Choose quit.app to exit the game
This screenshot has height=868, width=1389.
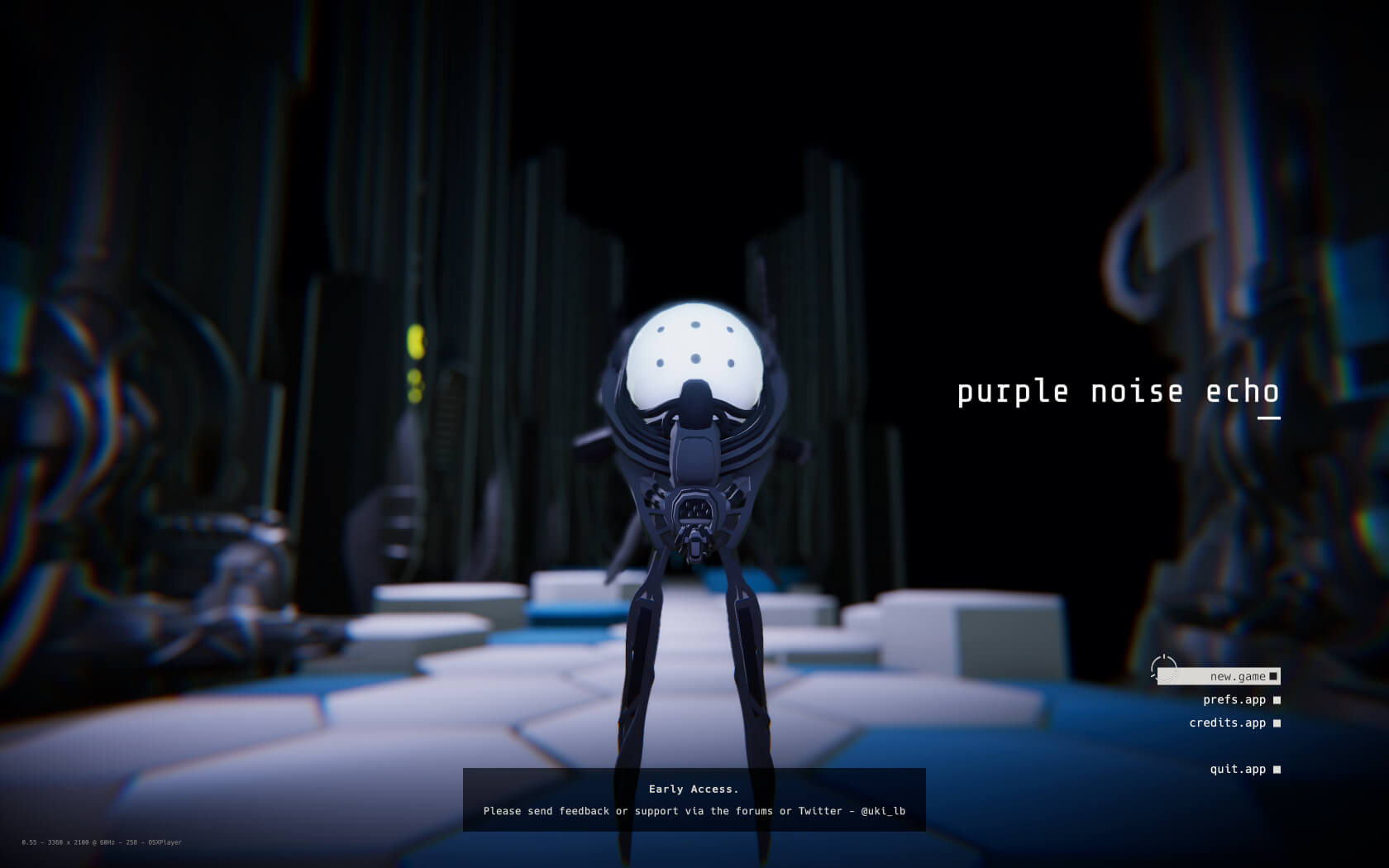click(x=1238, y=770)
